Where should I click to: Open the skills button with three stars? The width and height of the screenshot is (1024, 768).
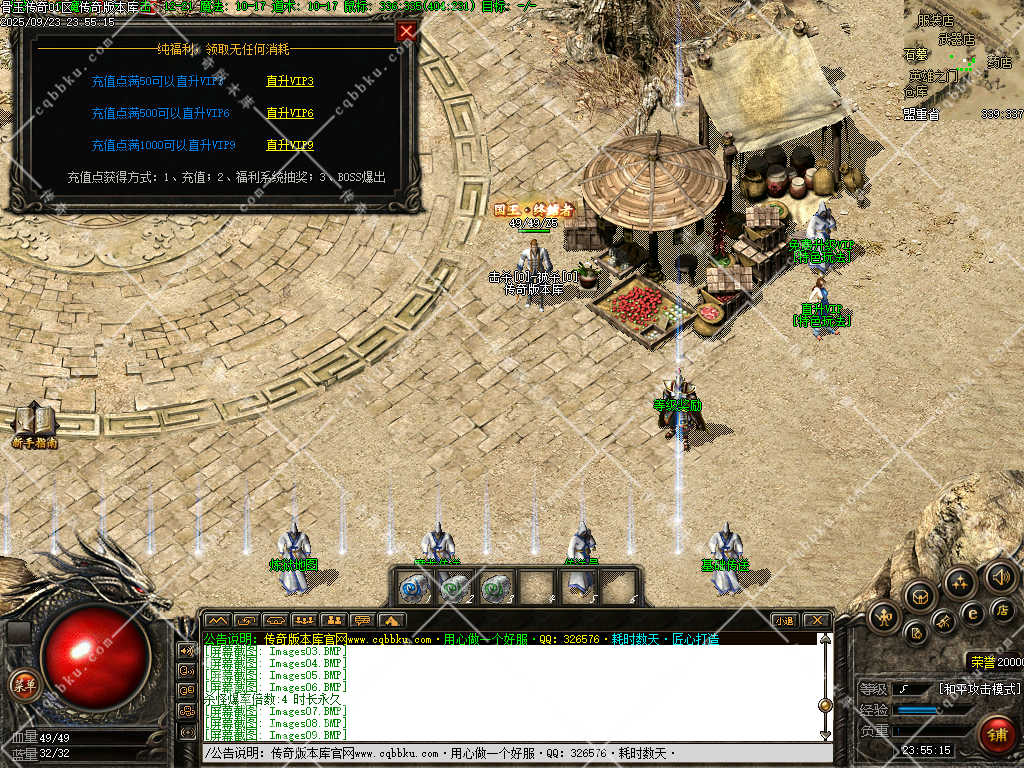tap(960, 582)
